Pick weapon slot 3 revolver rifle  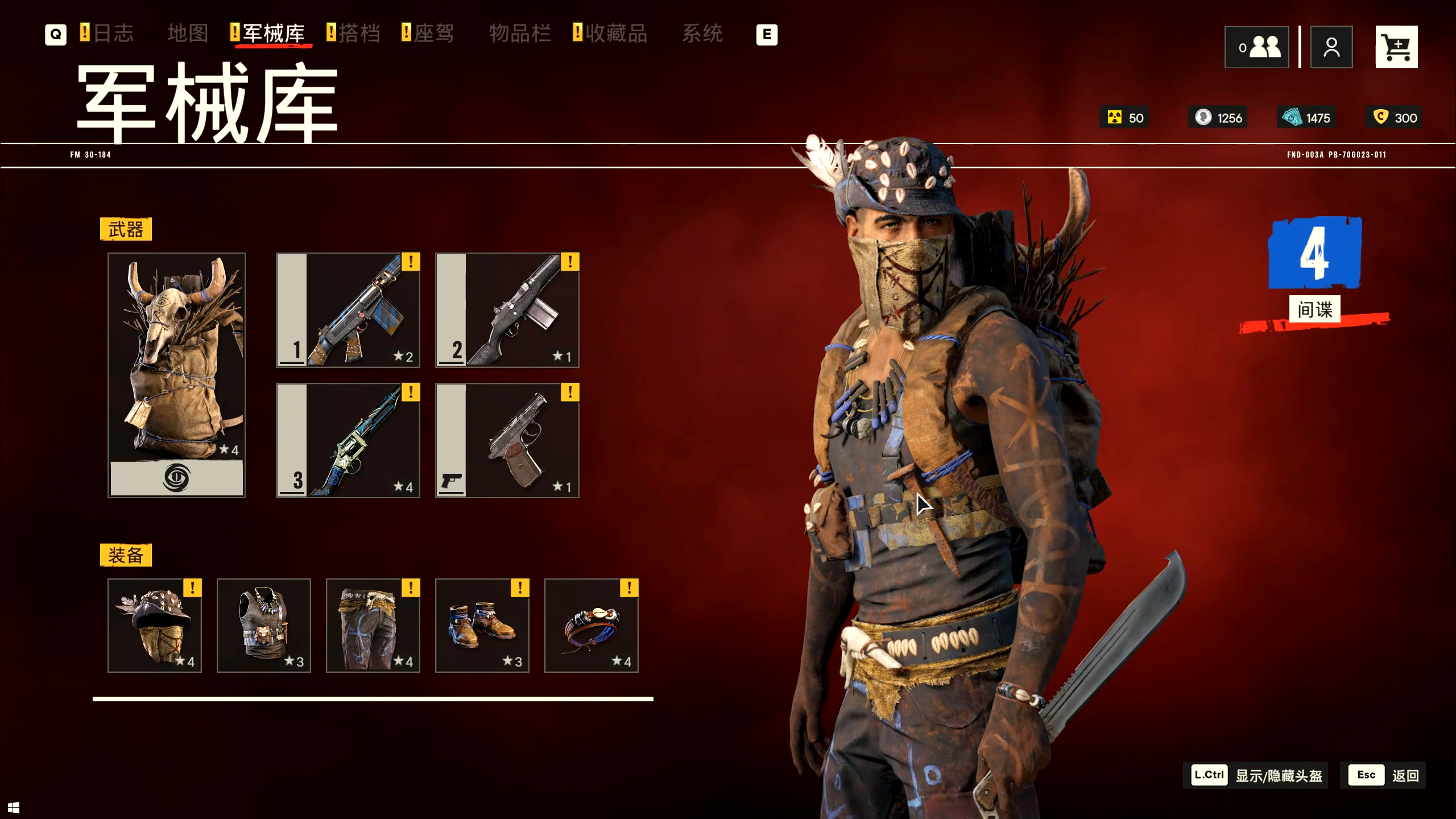(x=348, y=440)
